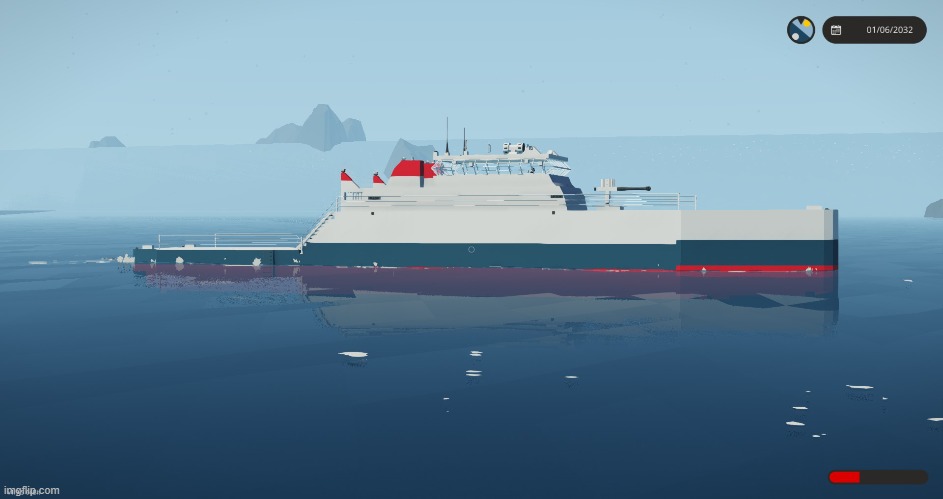
Task: Click the day-night cycle sun and moon icon
Action: [800, 30]
